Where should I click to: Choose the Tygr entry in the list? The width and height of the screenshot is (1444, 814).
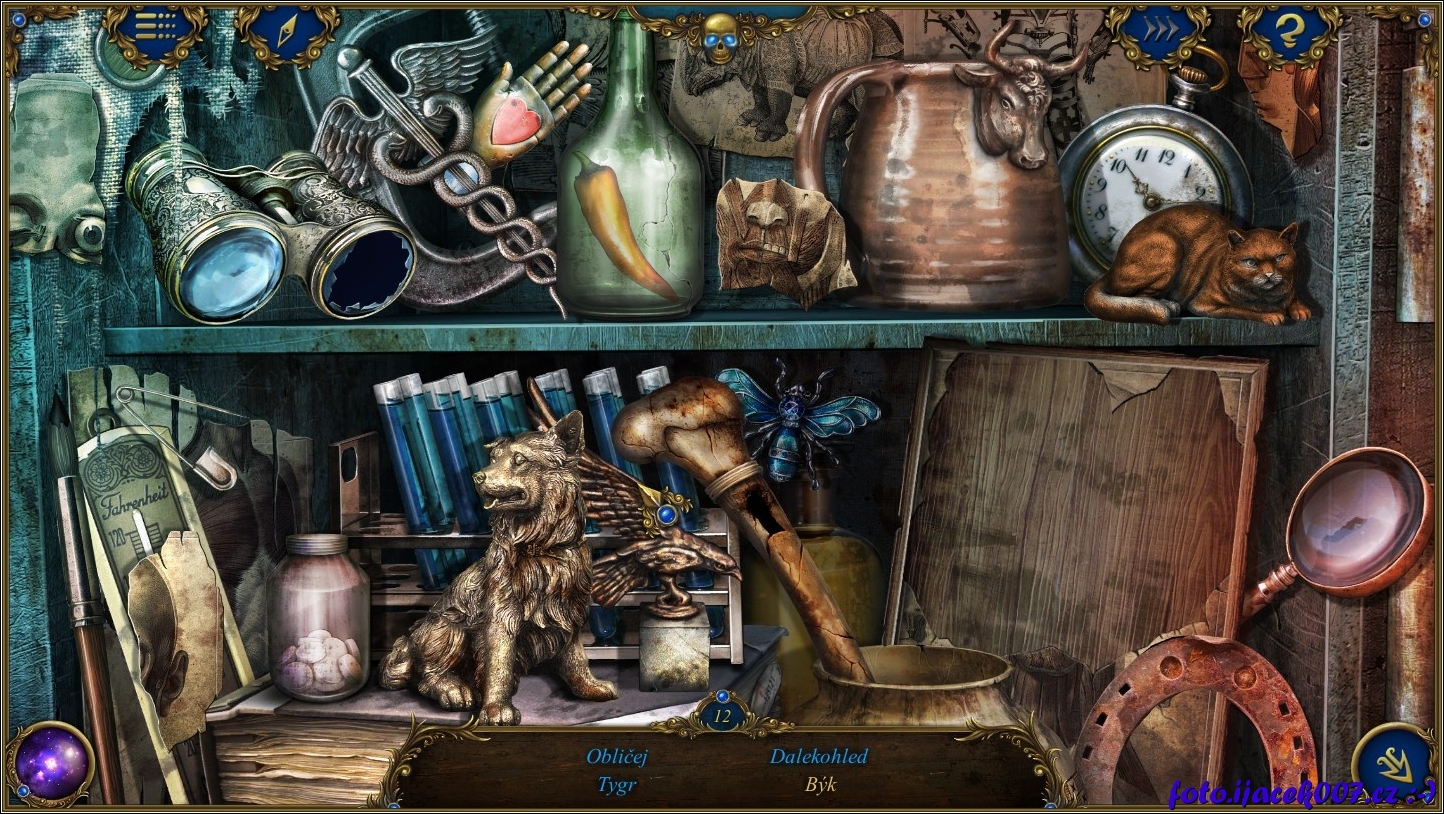tap(617, 785)
